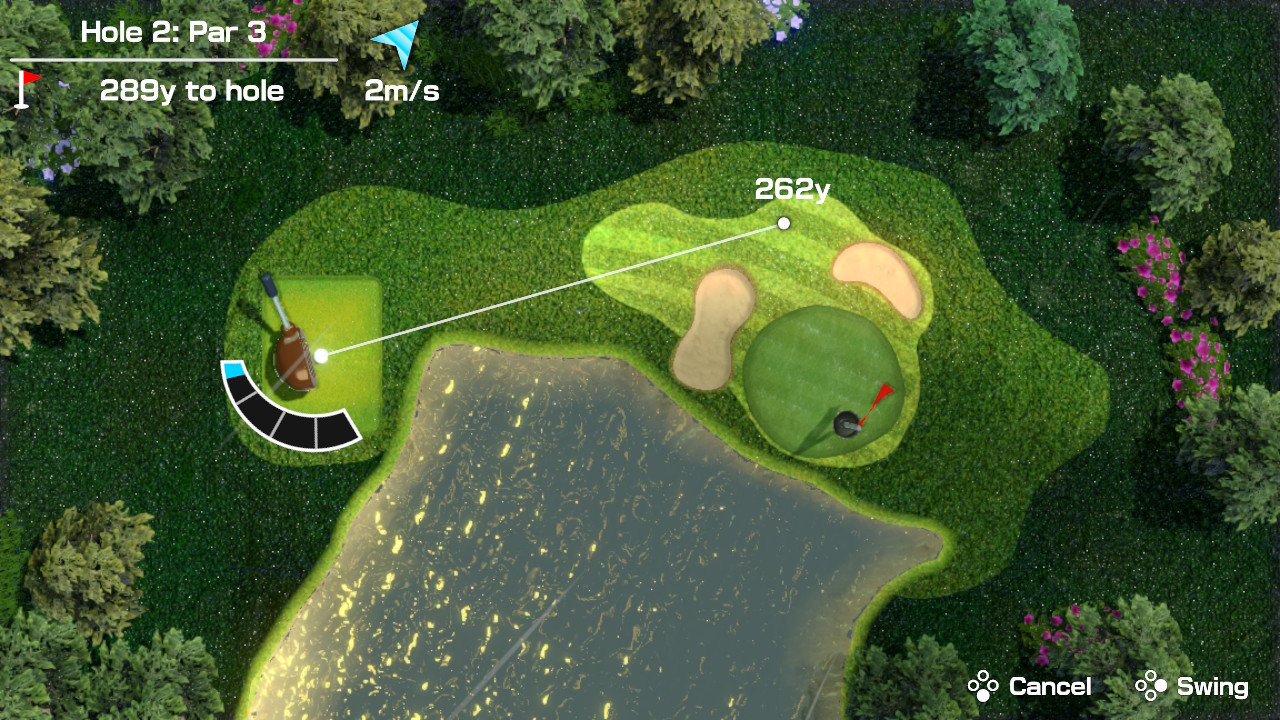Select the 262y shot landing marker
The image size is (1280, 720).
(x=784, y=223)
